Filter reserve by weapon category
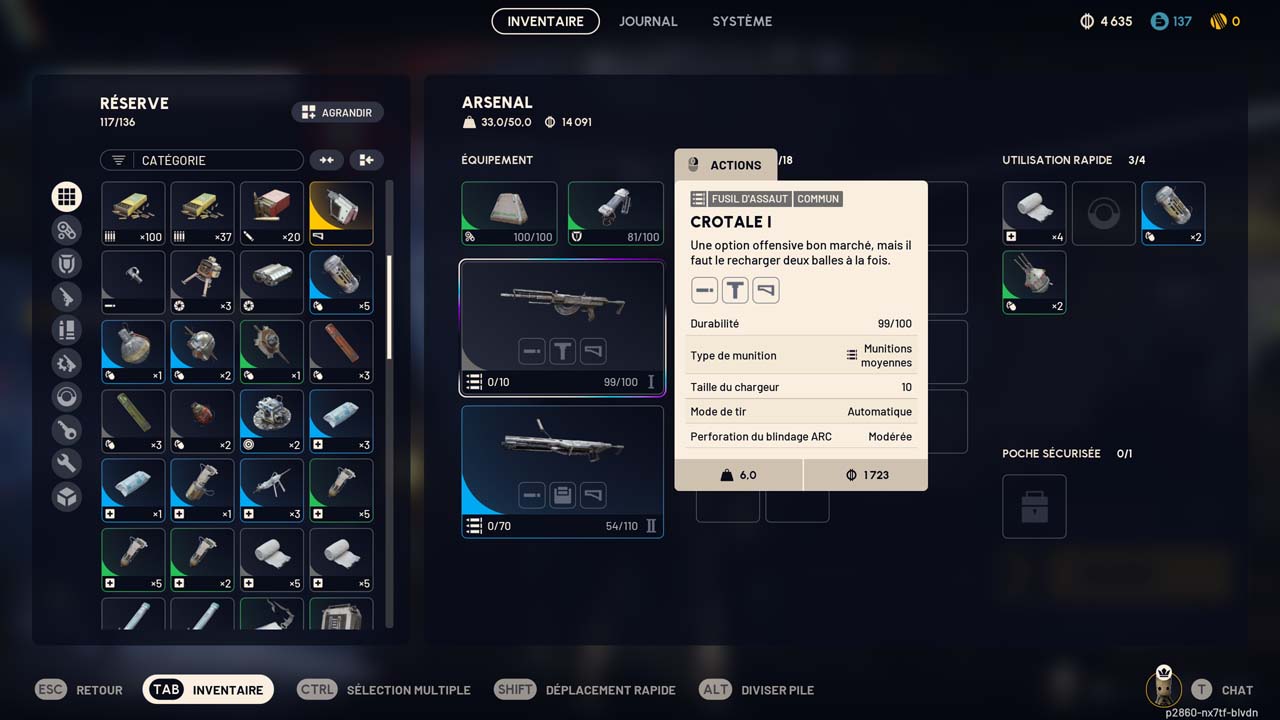The height and width of the screenshot is (720, 1280). tap(67, 296)
